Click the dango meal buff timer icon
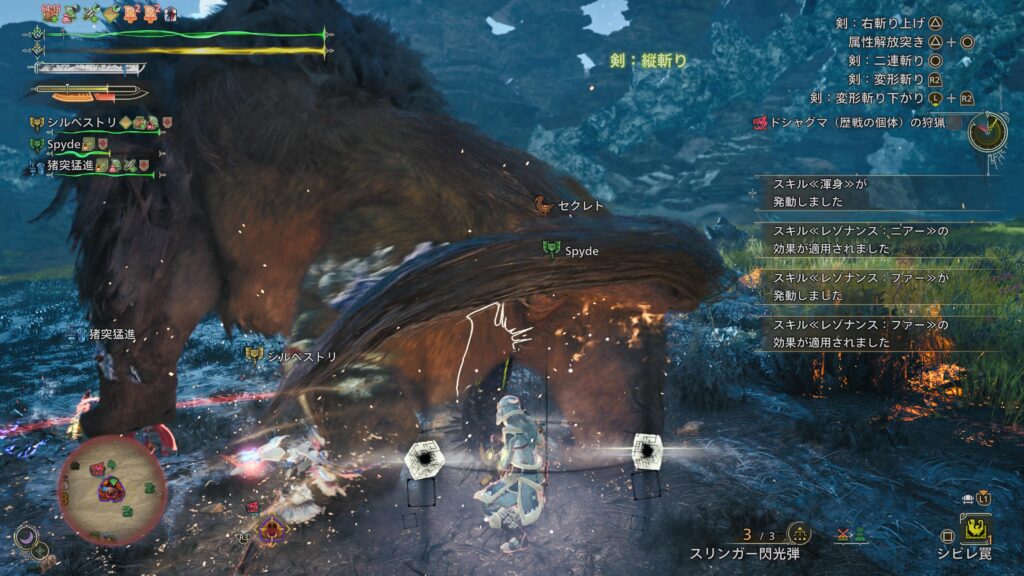The width and height of the screenshot is (1024, 576). (x=52, y=12)
